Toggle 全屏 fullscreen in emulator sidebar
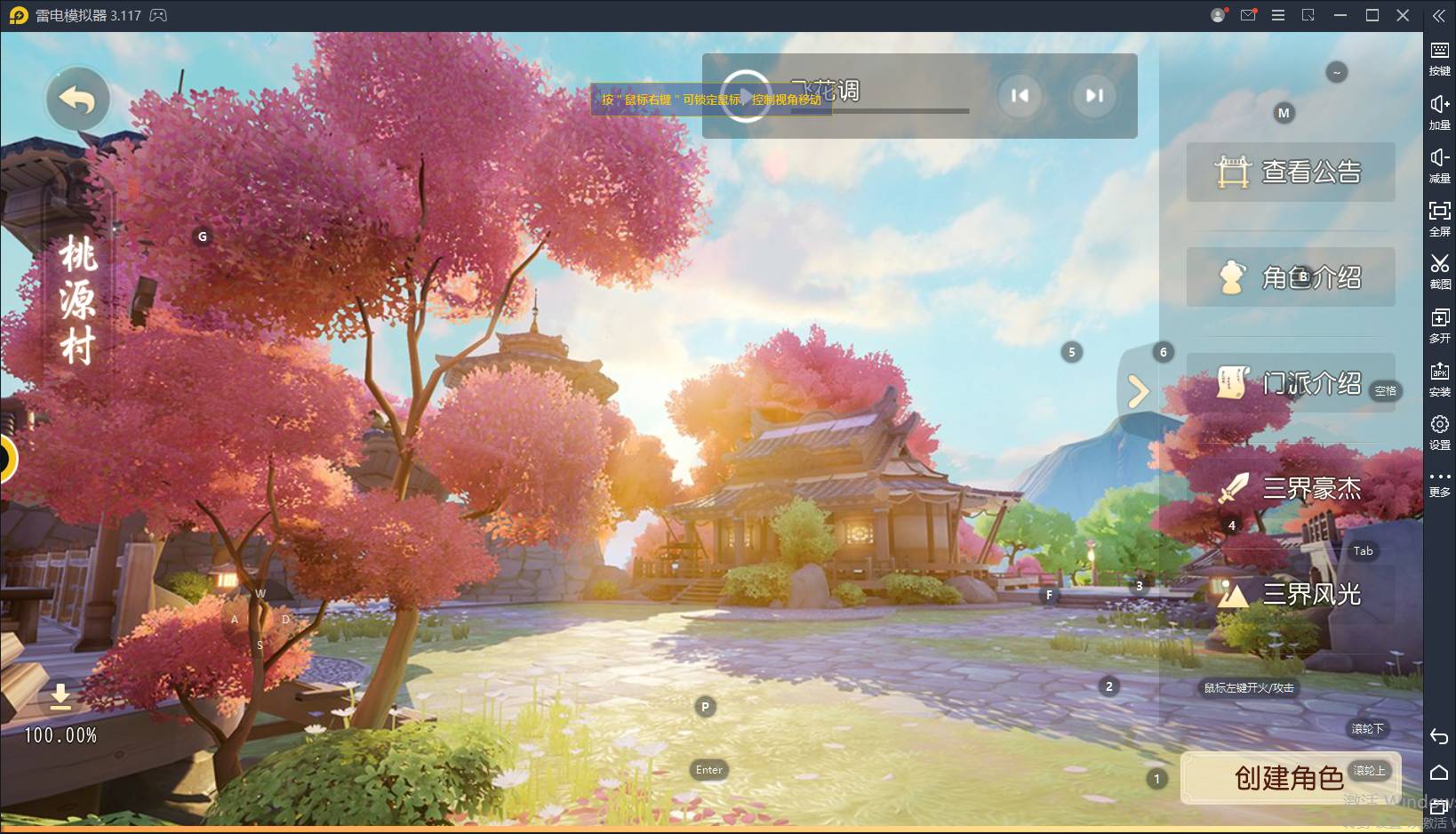This screenshot has width=1456, height=834. point(1439,217)
